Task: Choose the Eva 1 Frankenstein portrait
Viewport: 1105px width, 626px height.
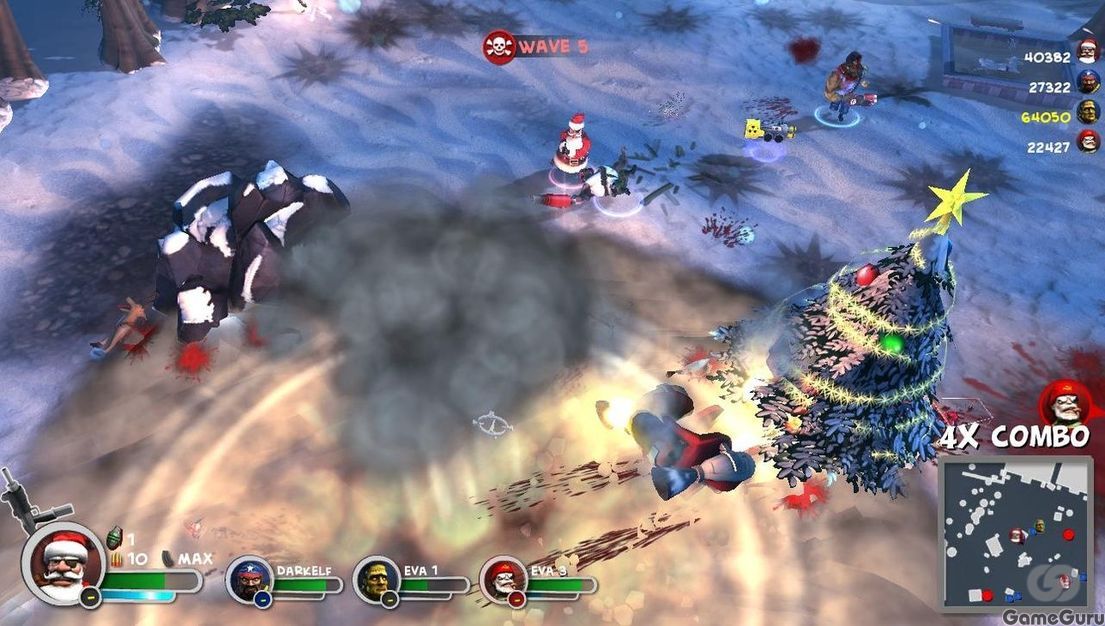Action: tap(377, 580)
